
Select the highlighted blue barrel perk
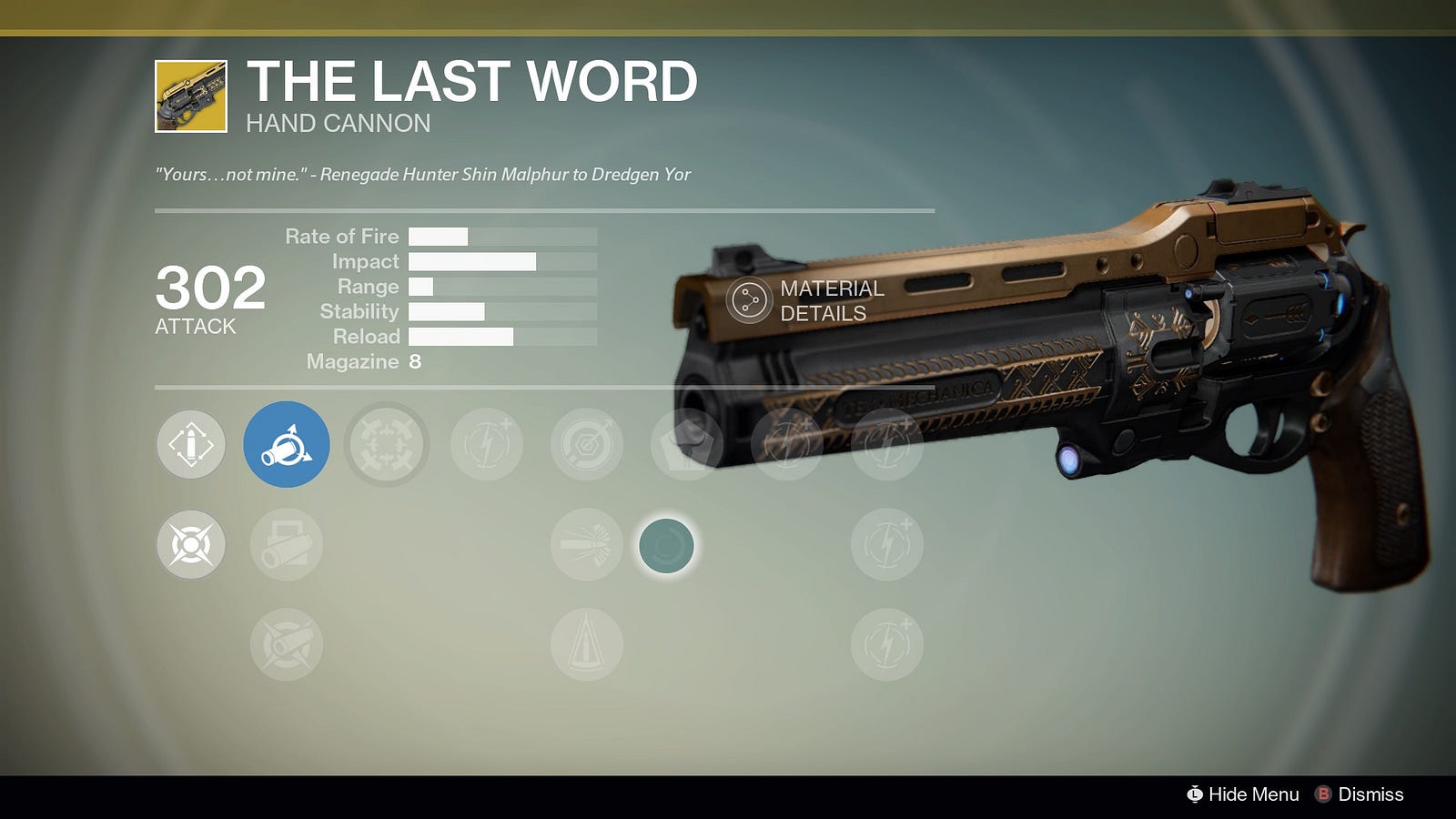pyautogui.click(x=287, y=444)
